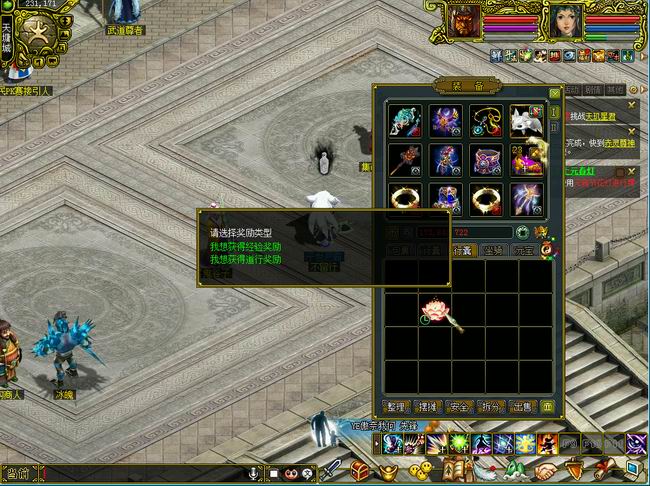Click the 摆摊 stall button
This screenshot has height=486, width=650.
[428, 407]
